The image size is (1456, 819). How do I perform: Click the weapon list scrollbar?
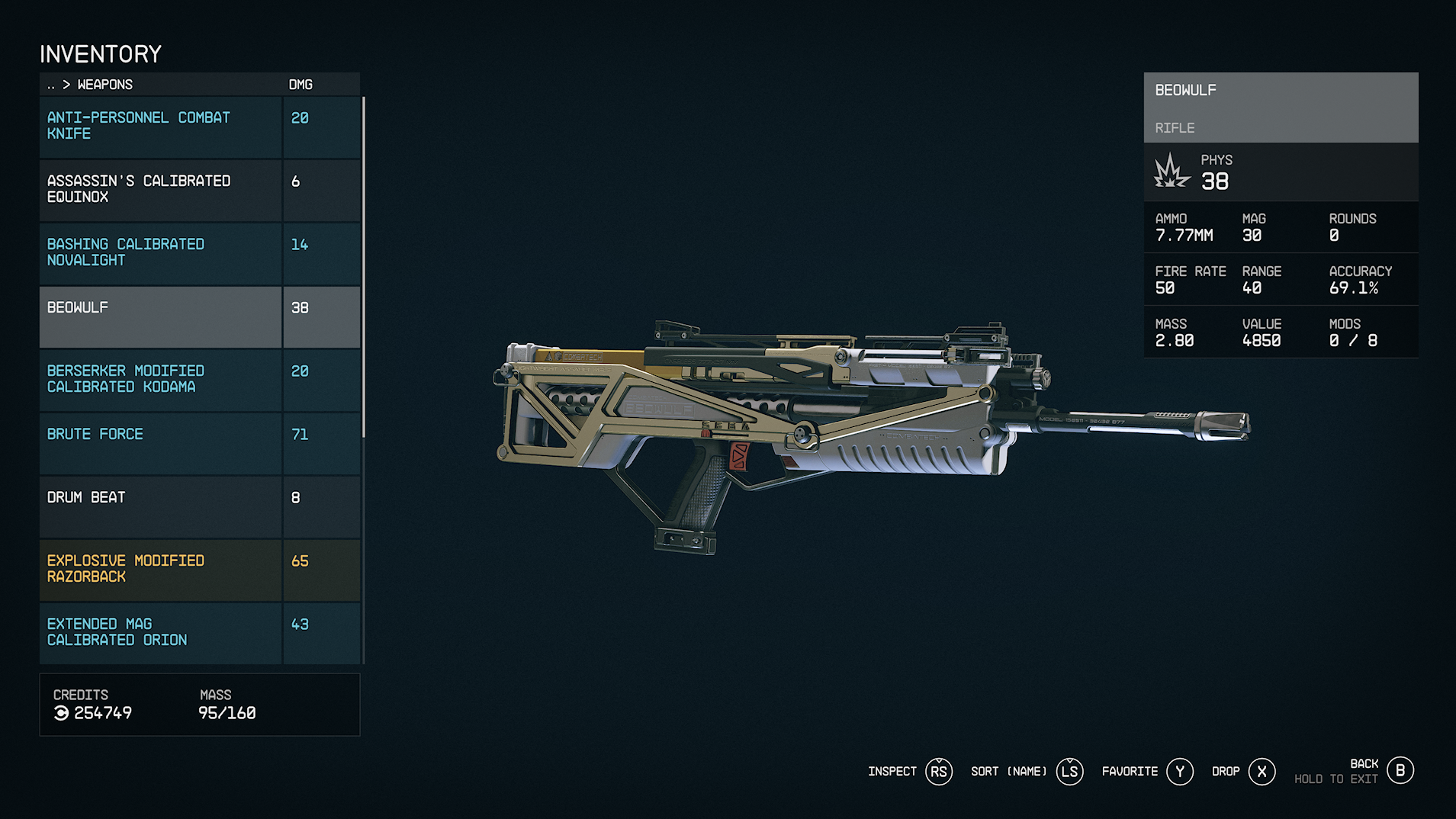[364, 267]
